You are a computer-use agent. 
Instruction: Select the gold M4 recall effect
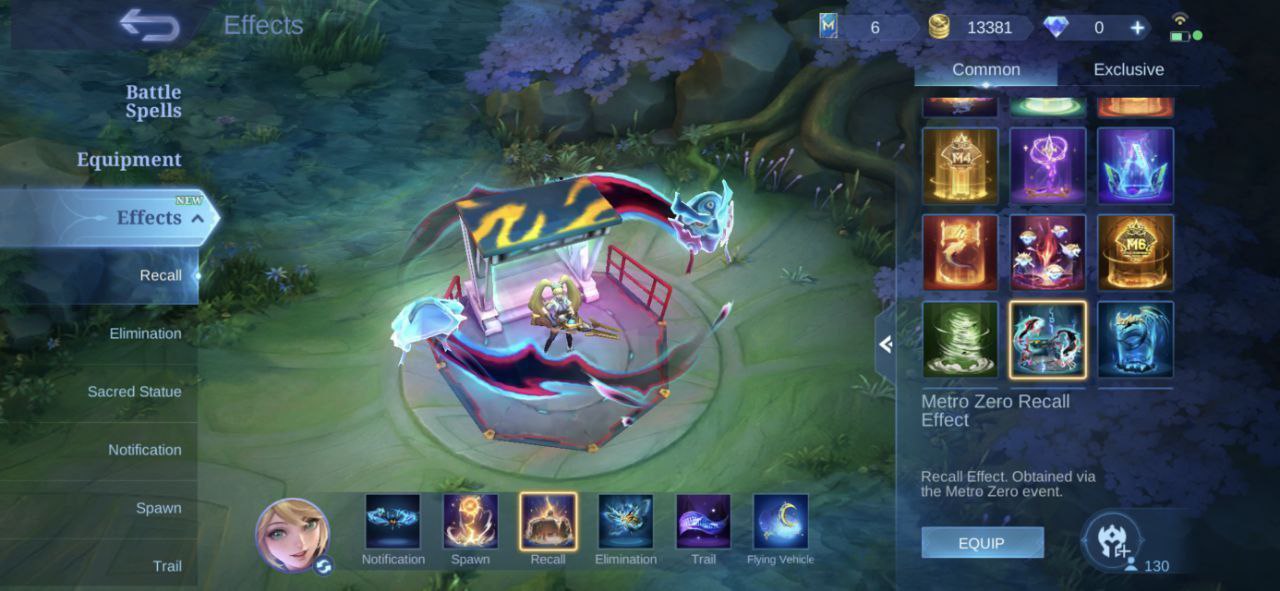[x=960, y=166]
